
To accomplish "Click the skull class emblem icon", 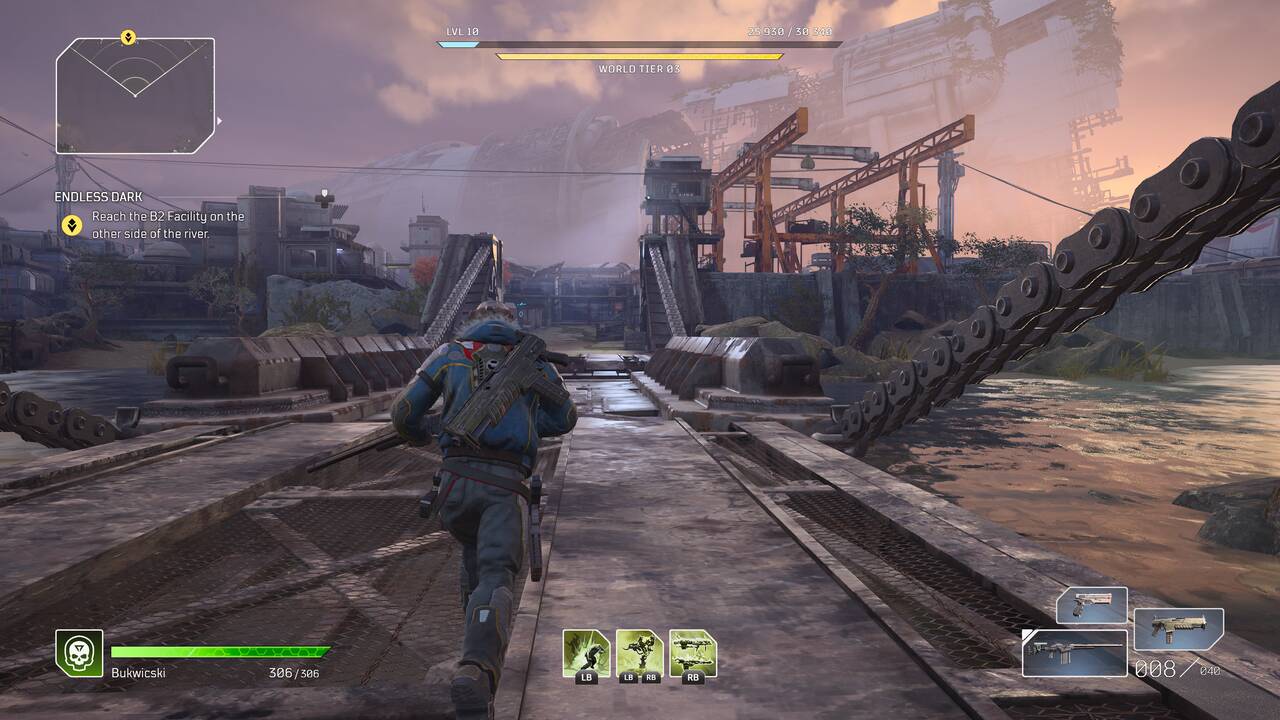I will pyautogui.click(x=79, y=653).
